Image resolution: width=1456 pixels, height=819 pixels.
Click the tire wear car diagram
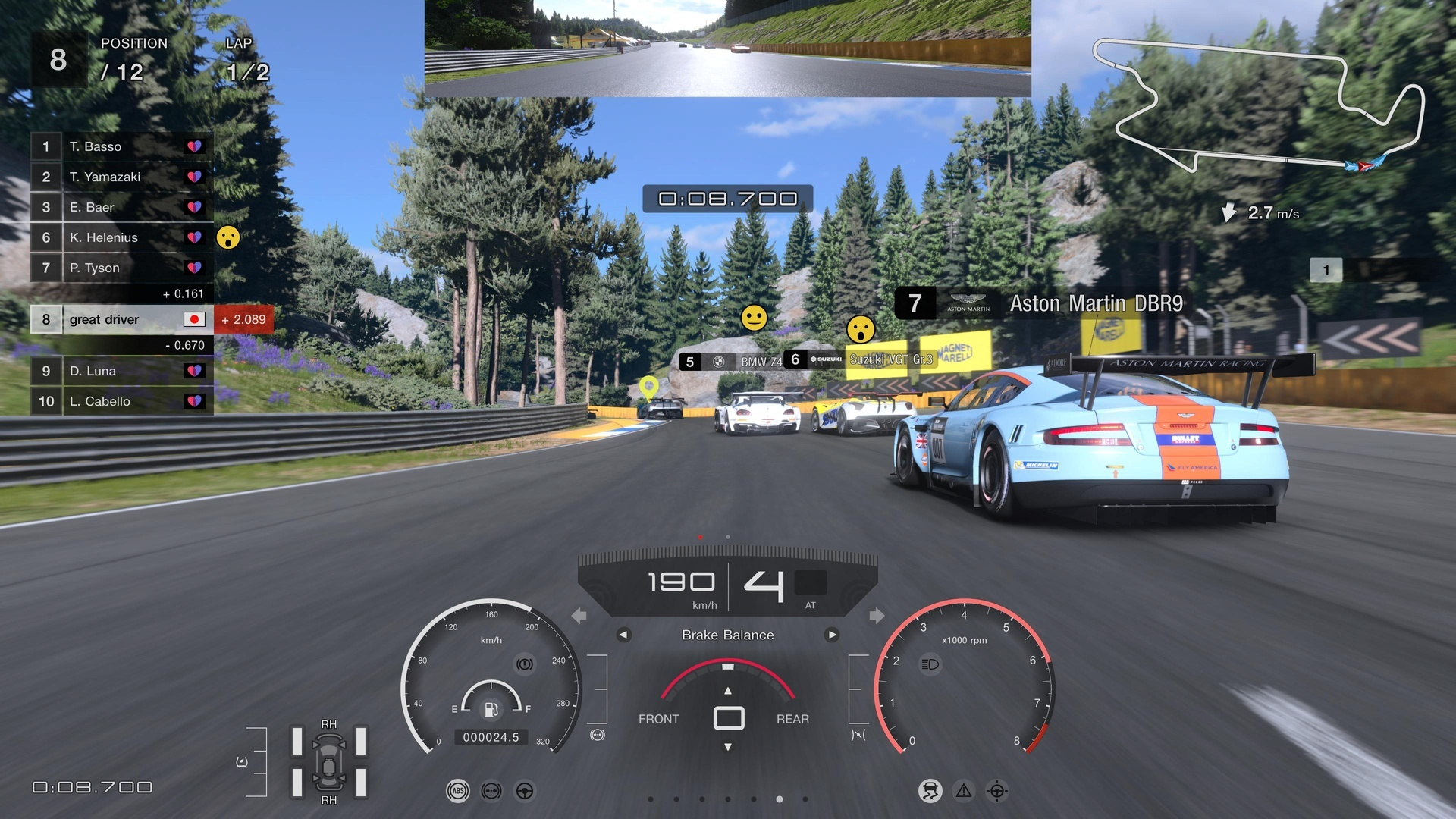[x=329, y=762]
